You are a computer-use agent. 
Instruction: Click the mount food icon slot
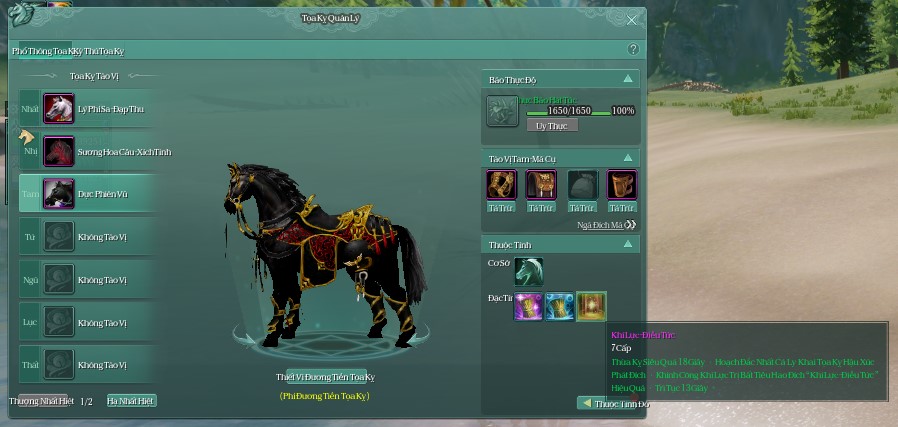click(x=502, y=111)
